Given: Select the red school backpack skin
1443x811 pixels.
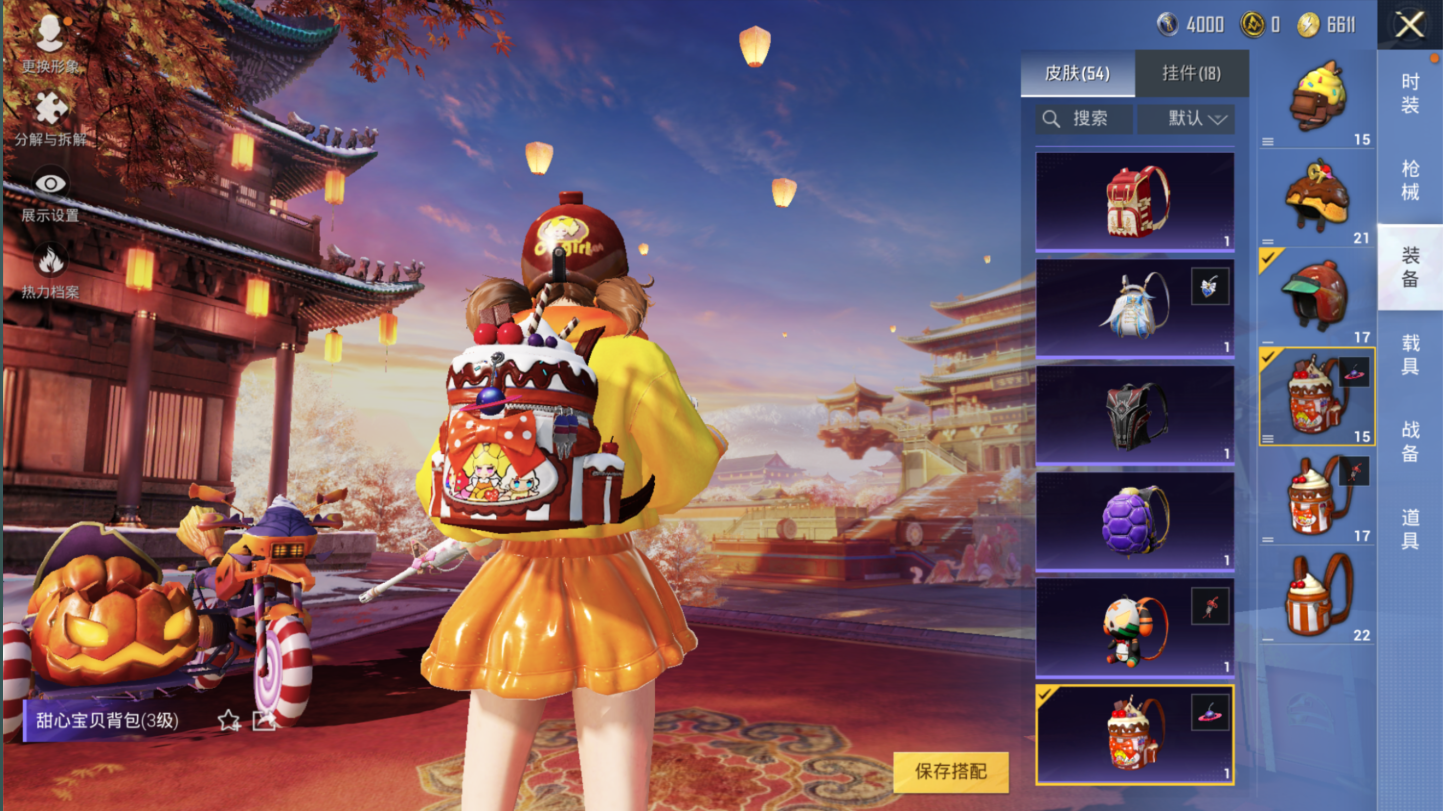Looking at the screenshot, I should 1135,201.
